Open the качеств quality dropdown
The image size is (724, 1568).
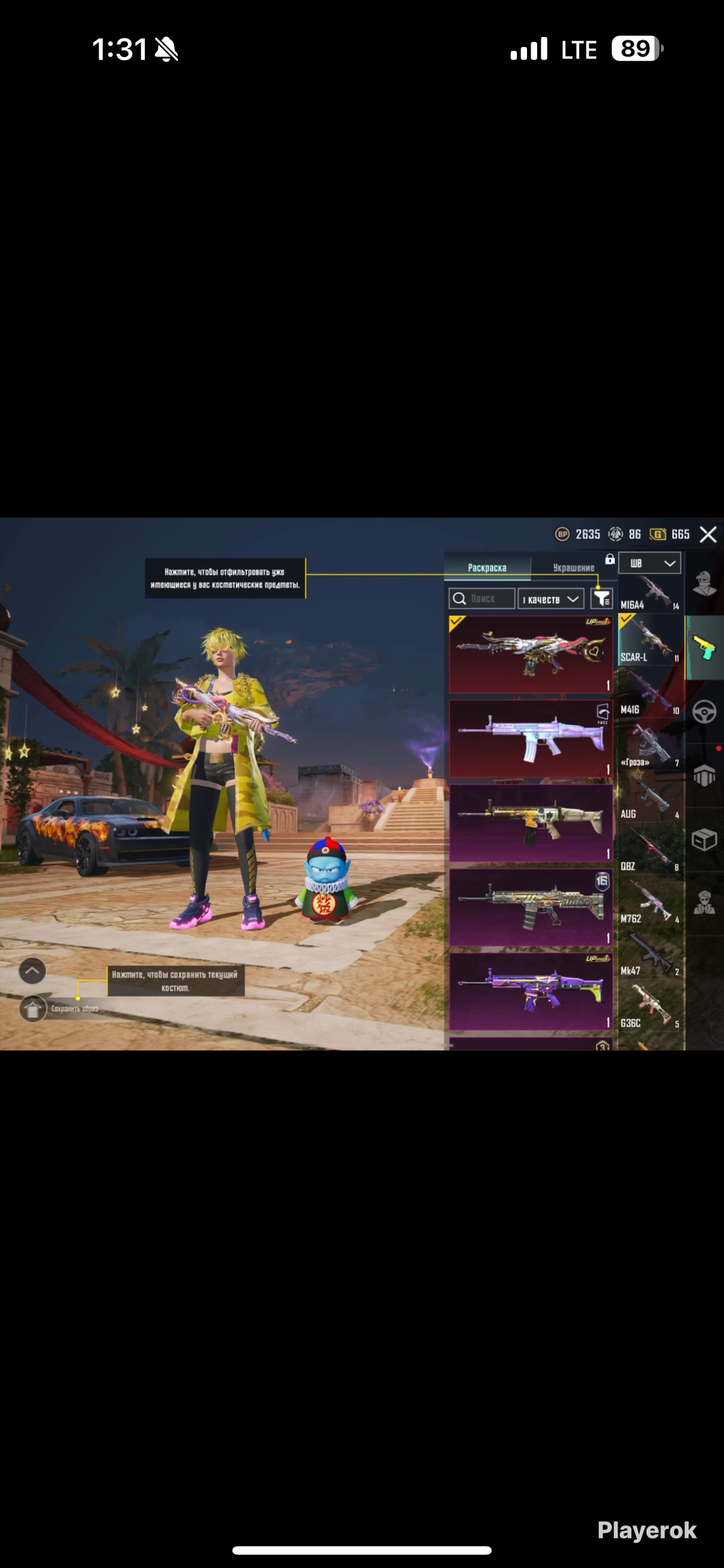click(551, 599)
